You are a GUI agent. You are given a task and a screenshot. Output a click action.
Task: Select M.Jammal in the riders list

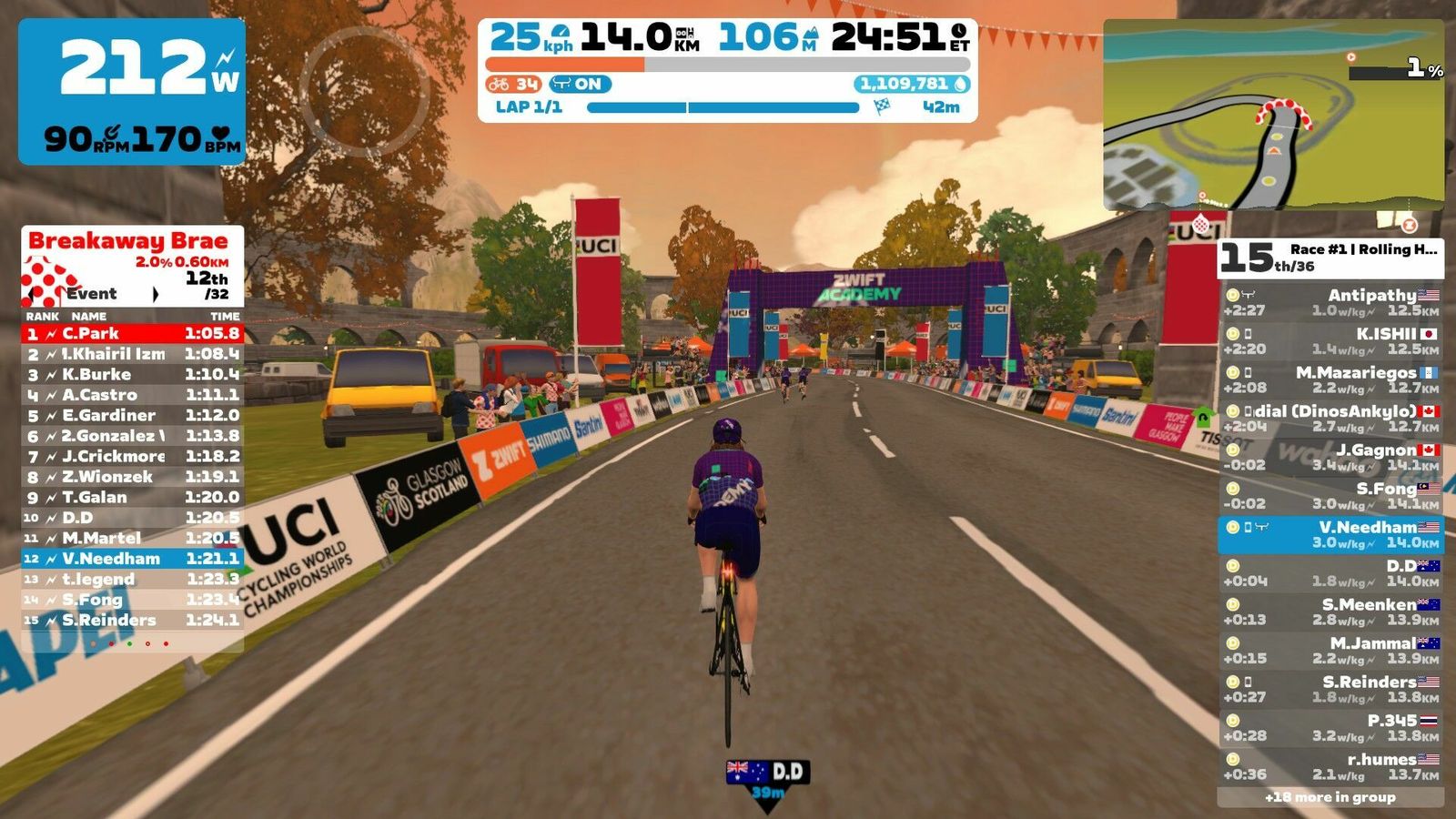coord(1330,650)
